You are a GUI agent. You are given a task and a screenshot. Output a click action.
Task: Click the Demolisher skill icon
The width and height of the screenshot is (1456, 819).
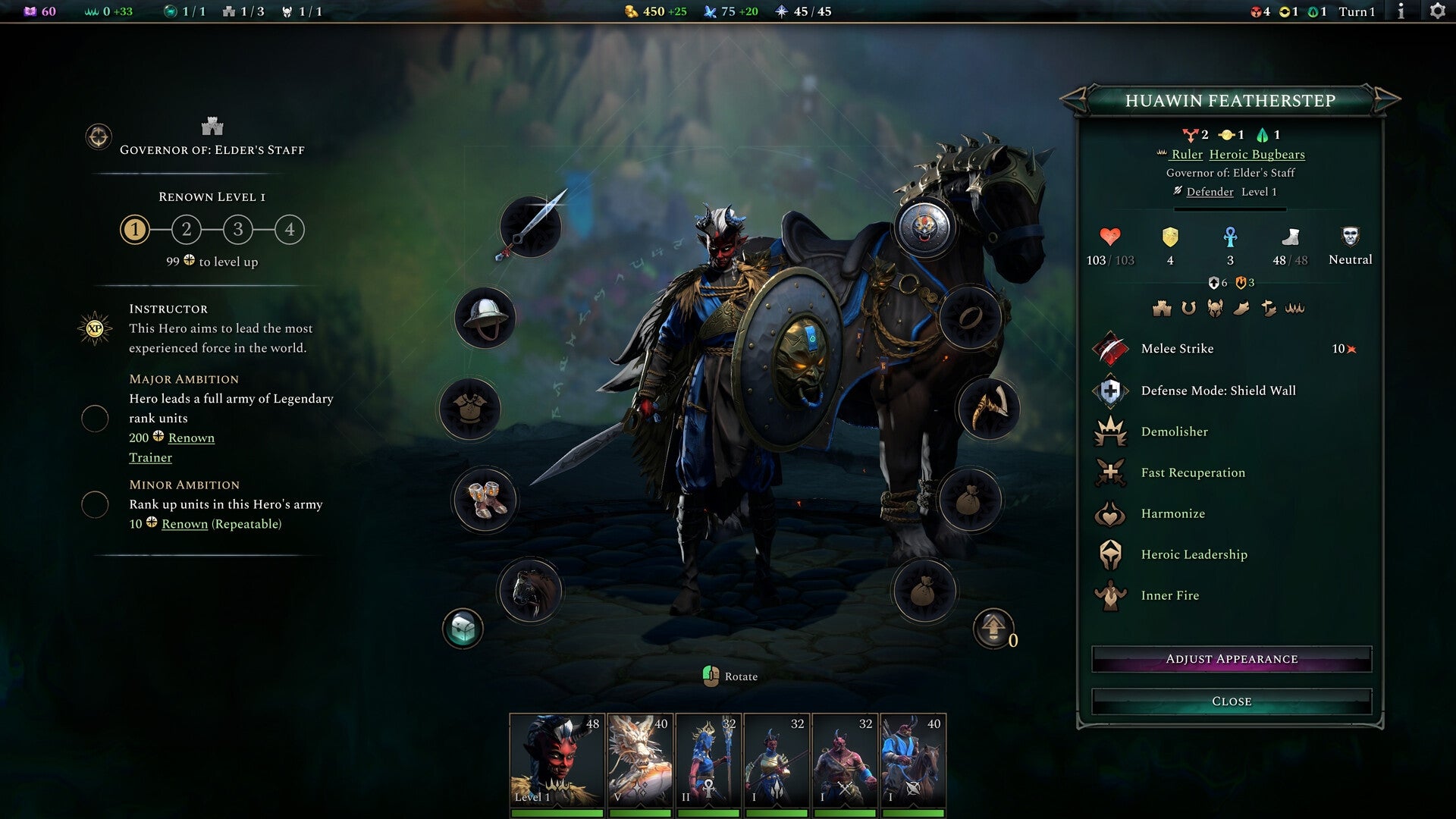click(x=1112, y=431)
